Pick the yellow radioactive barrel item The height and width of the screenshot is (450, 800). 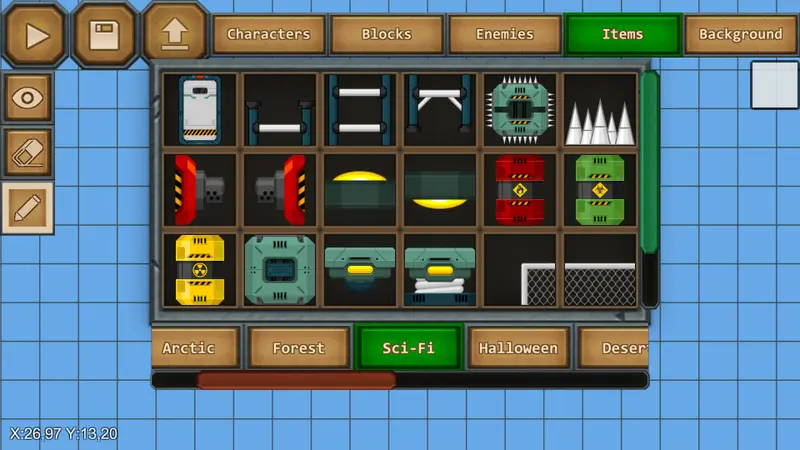click(200, 270)
